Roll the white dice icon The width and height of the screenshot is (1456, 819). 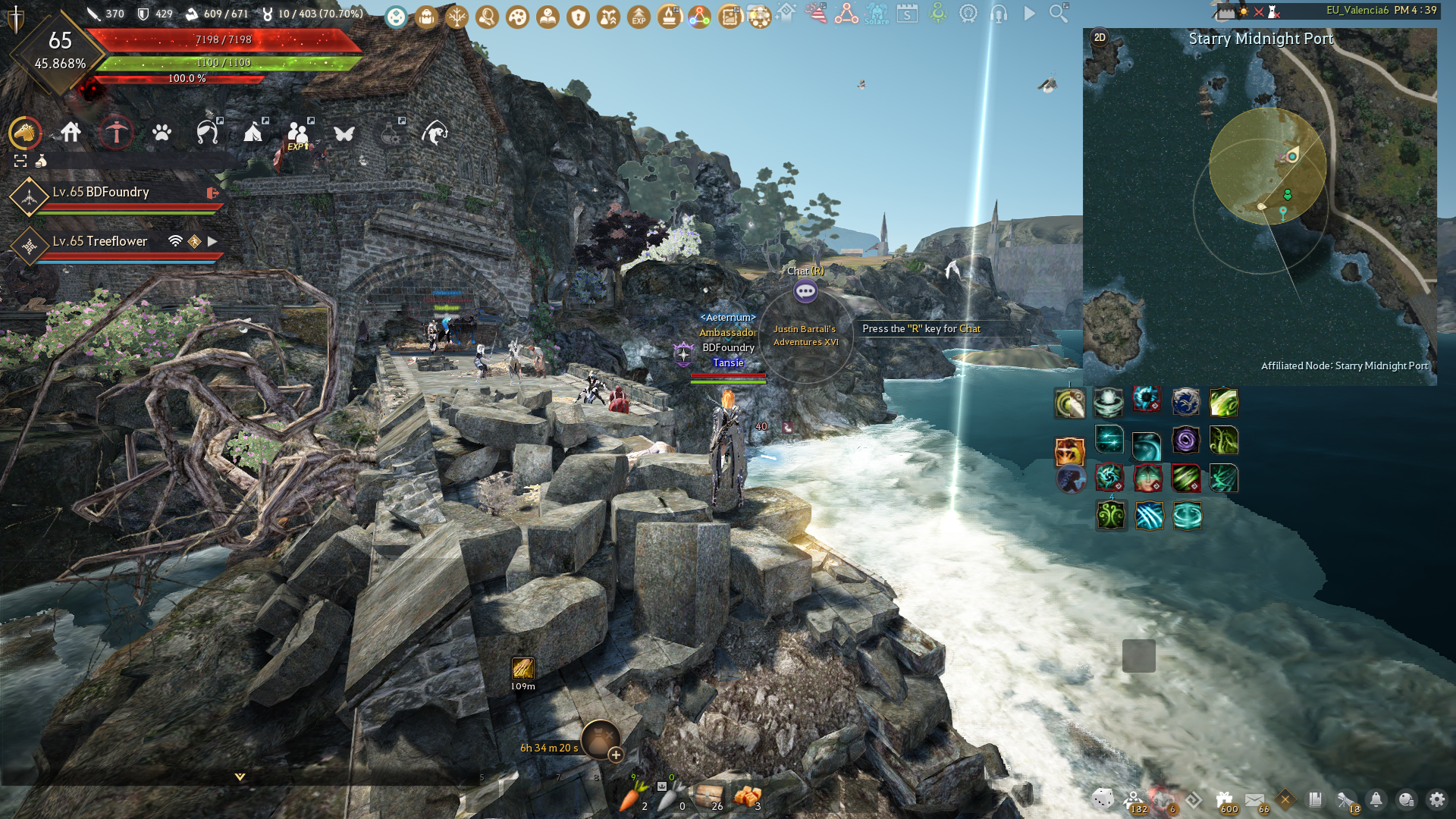[x=1103, y=798]
